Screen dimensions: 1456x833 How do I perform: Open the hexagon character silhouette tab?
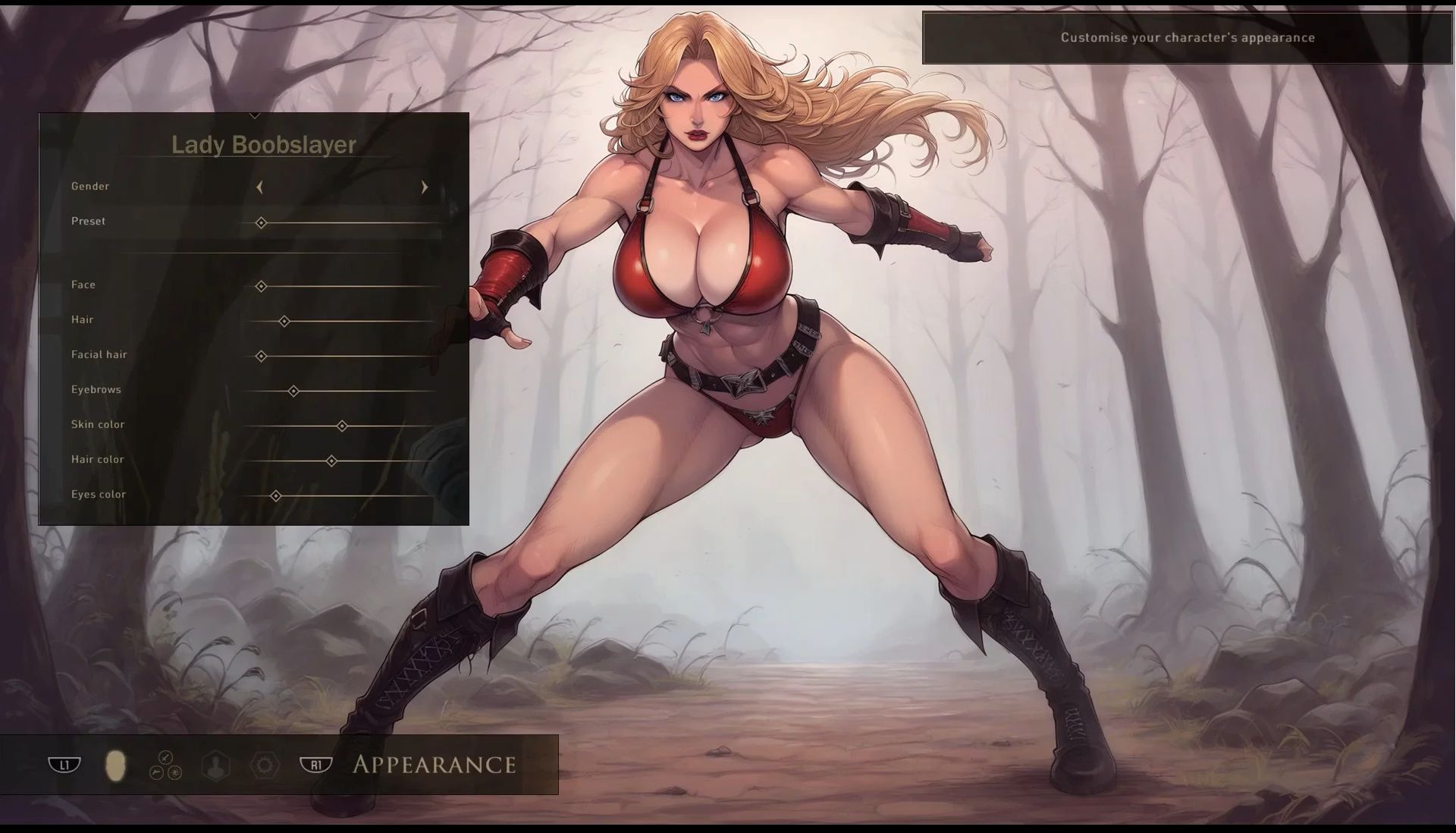pyautogui.click(x=216, y=765)
